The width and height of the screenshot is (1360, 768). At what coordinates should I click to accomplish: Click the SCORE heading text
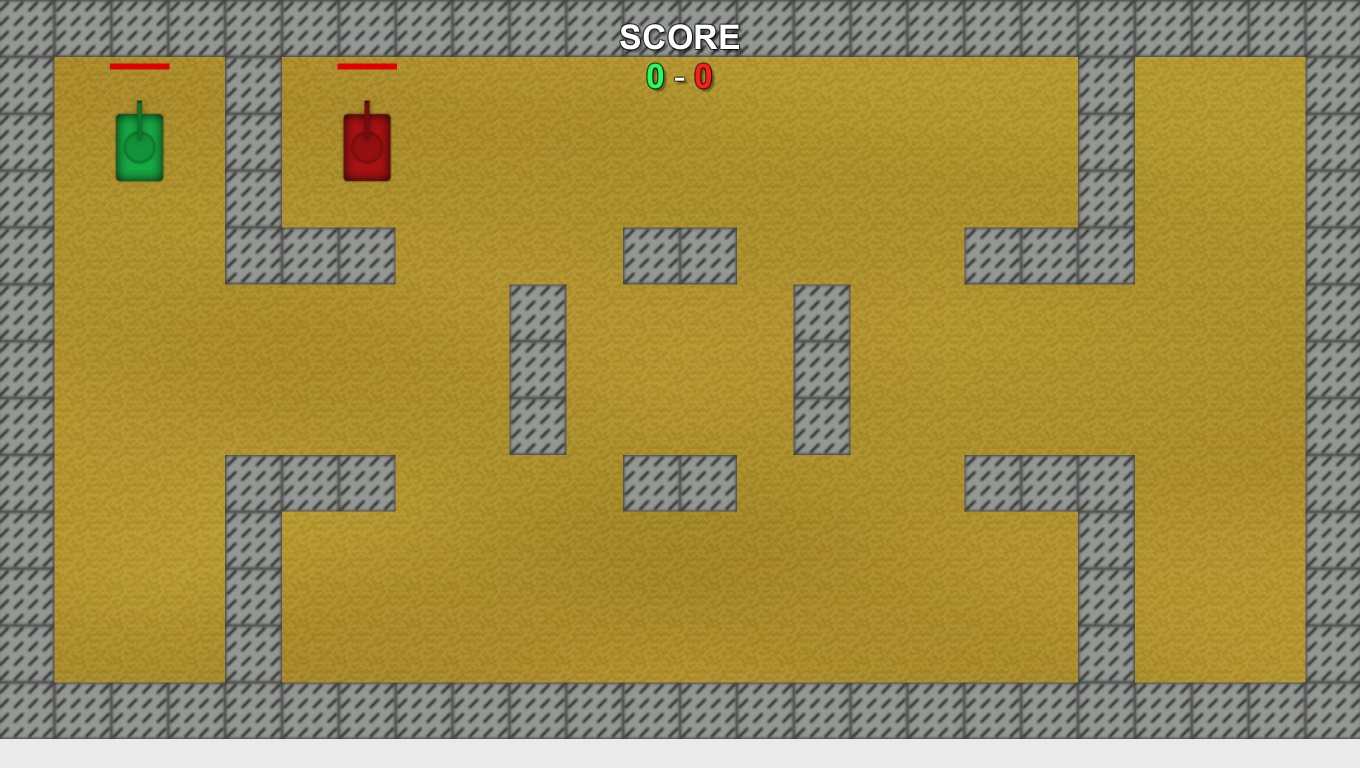point(679,37)
